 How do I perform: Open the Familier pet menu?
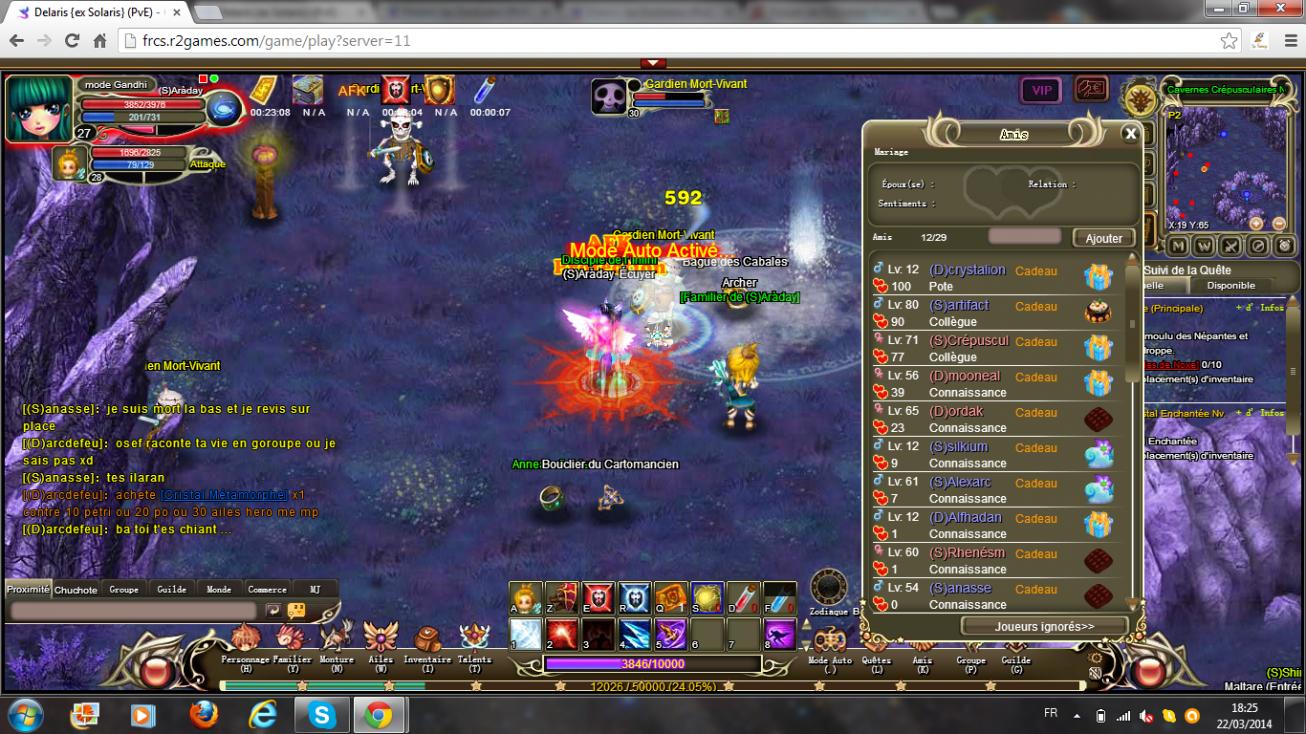point(291,641)
